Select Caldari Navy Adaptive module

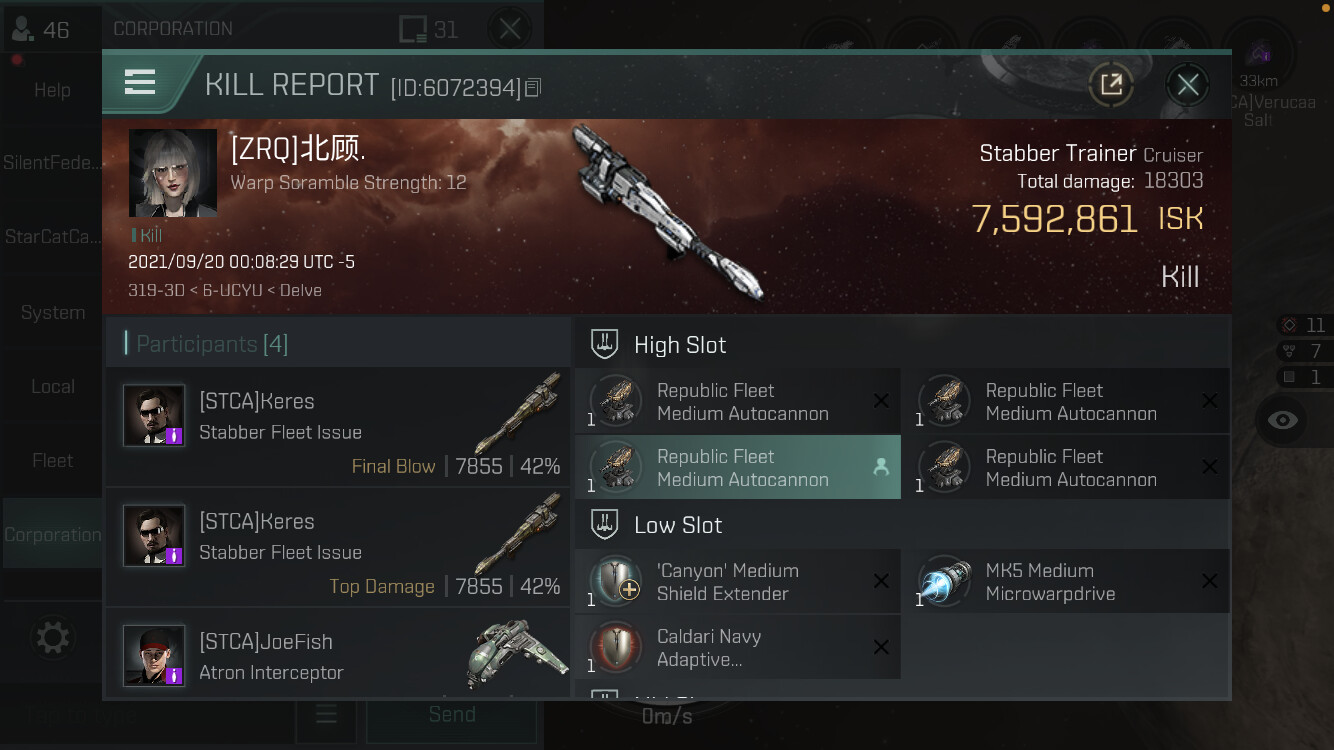(738, 648)
